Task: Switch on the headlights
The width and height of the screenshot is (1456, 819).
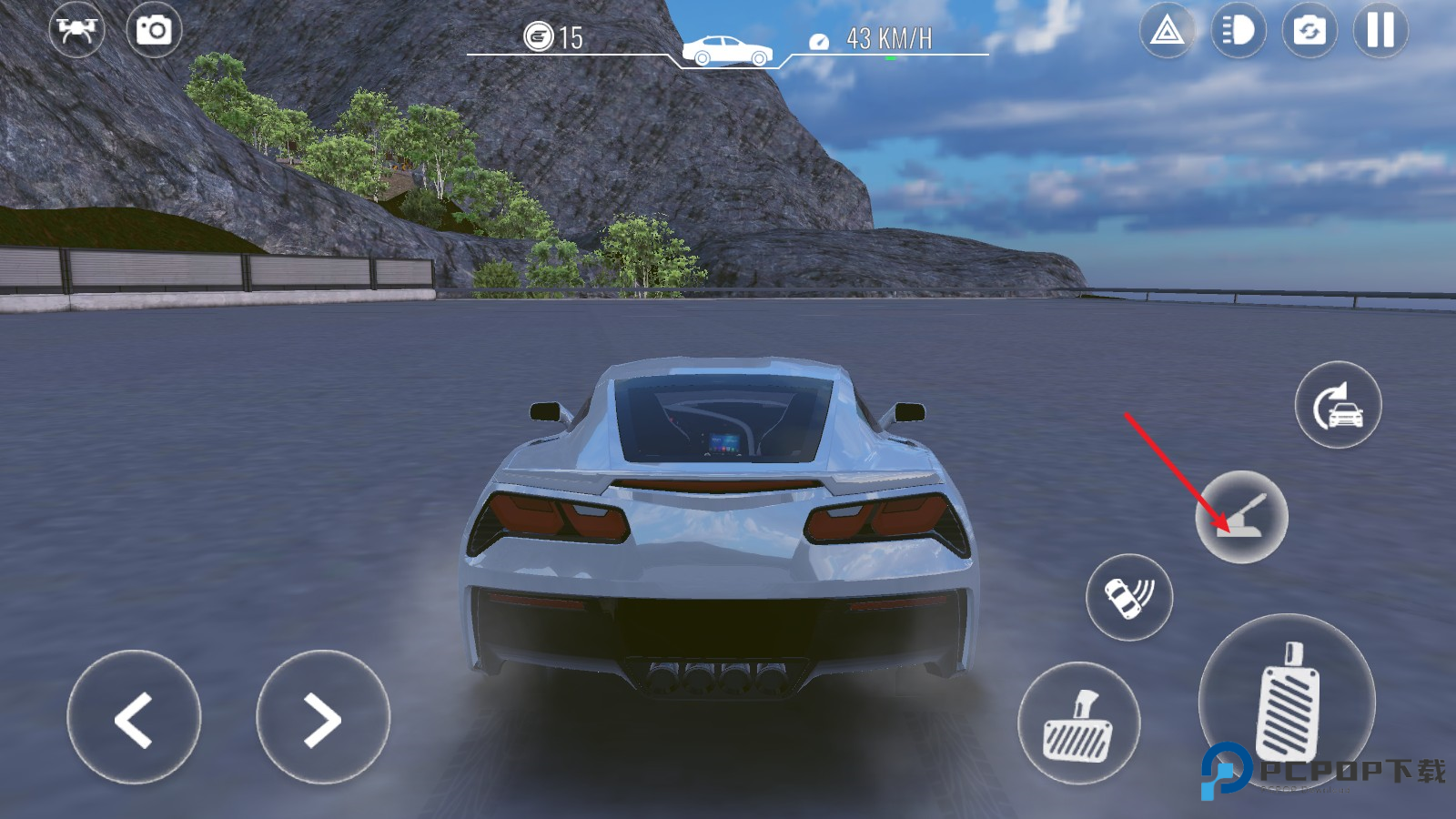Action: pyautogui.click(x=1239, y=32)
